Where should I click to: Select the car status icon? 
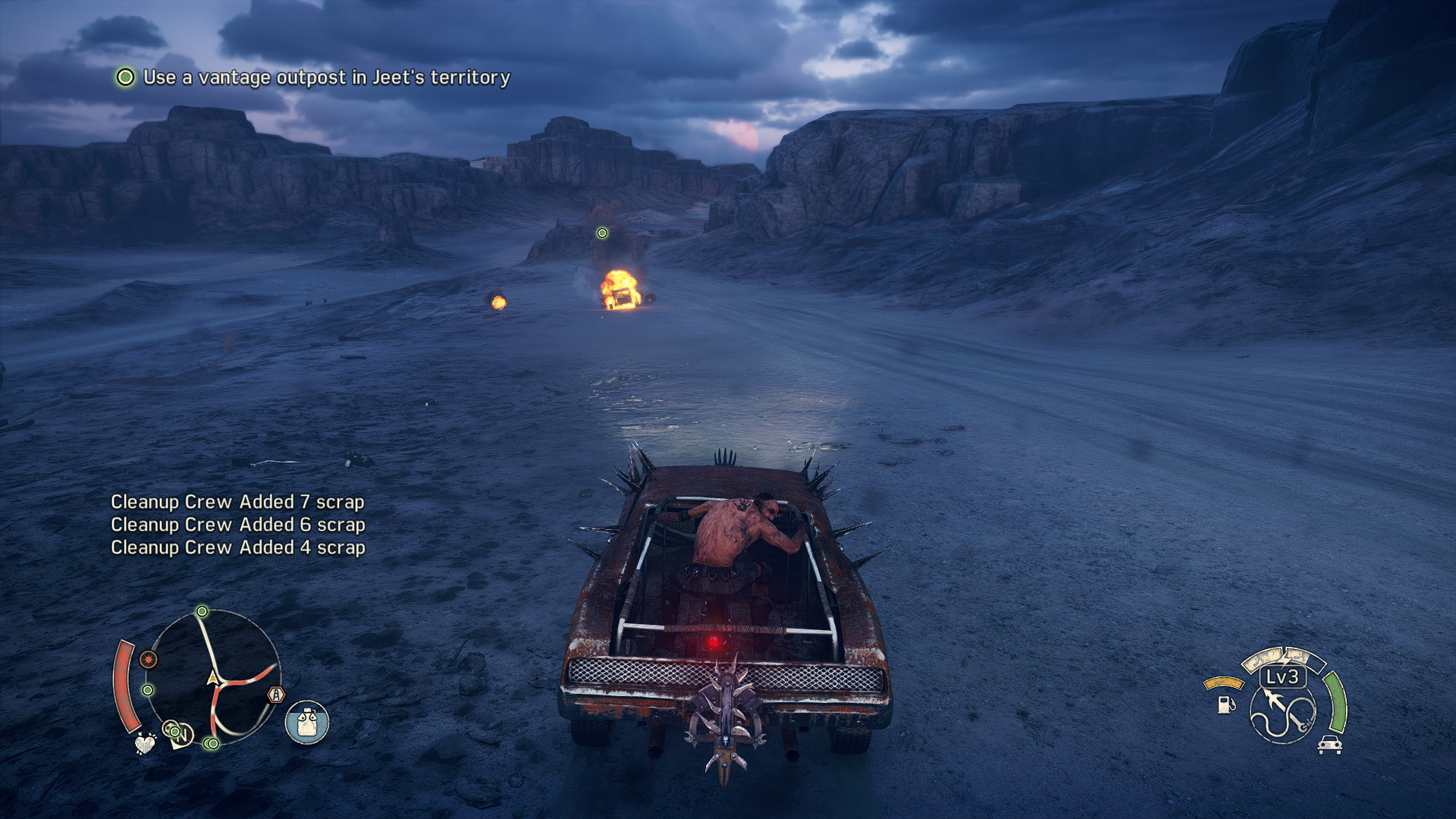coord(1329,745)
